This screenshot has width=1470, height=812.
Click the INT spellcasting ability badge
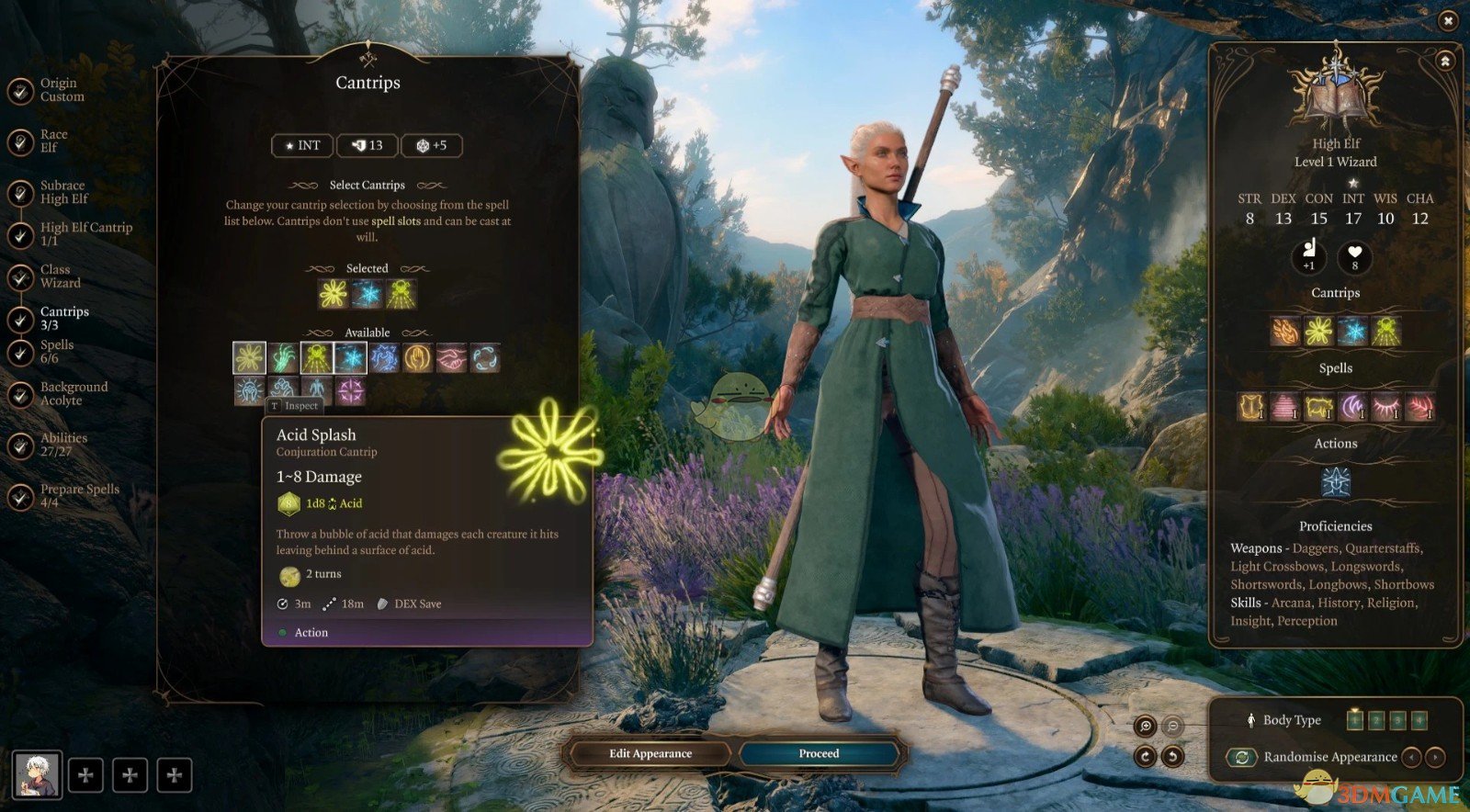[x=302, y=145]
